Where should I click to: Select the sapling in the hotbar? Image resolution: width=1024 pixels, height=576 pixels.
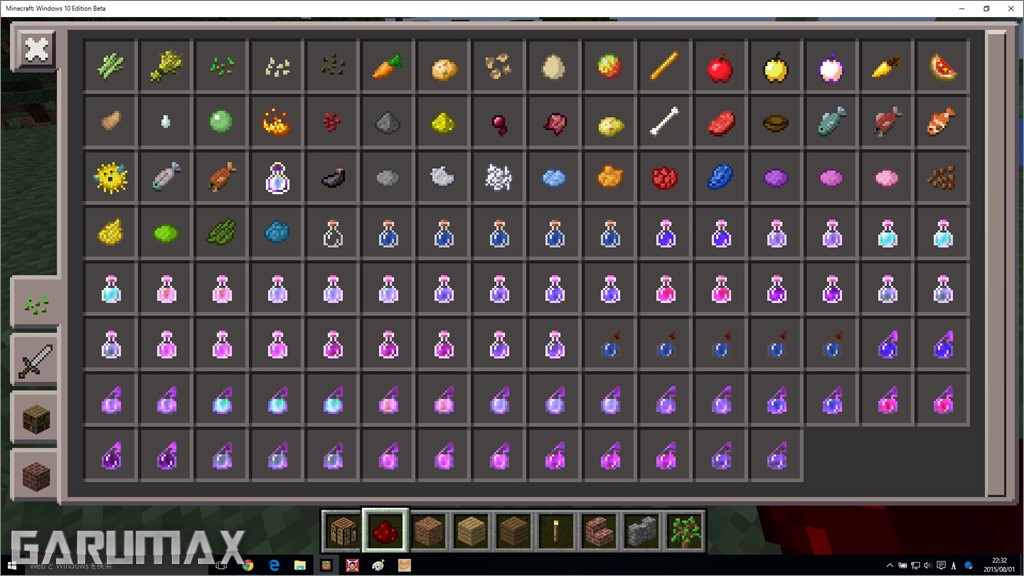[x=685, y=530]
